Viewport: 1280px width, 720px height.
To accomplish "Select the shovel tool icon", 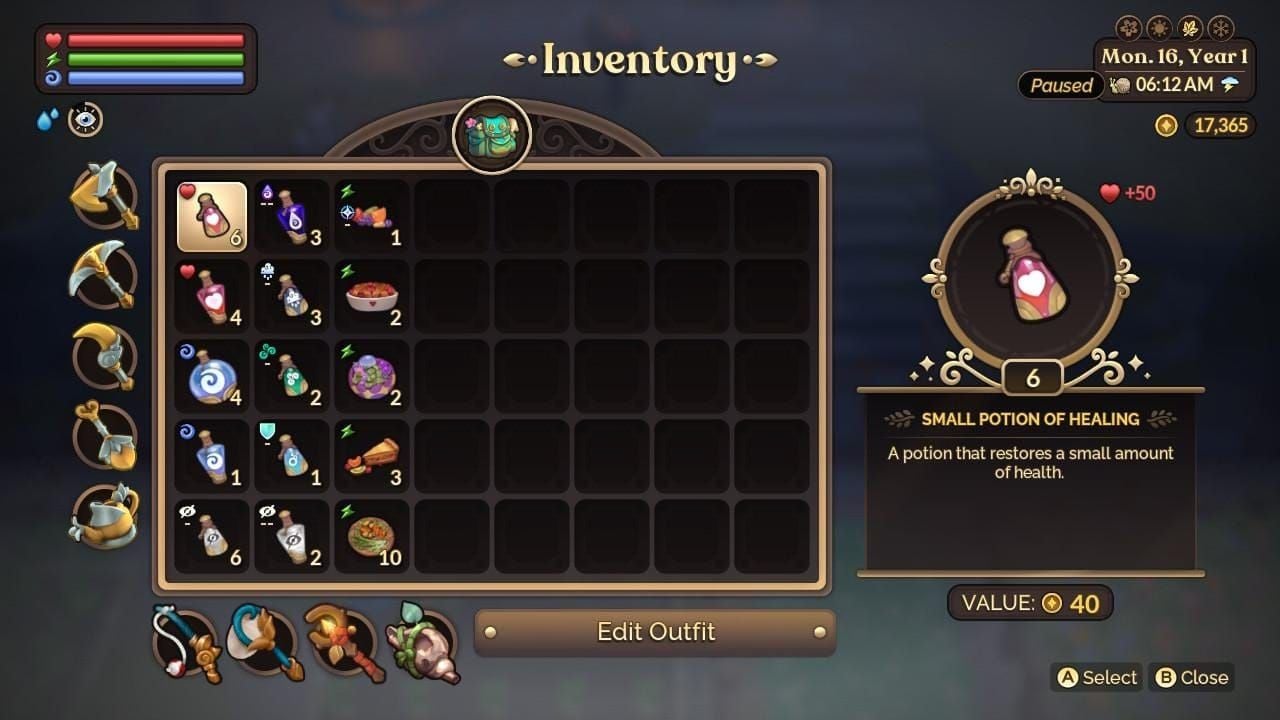I will coord(102,434).
